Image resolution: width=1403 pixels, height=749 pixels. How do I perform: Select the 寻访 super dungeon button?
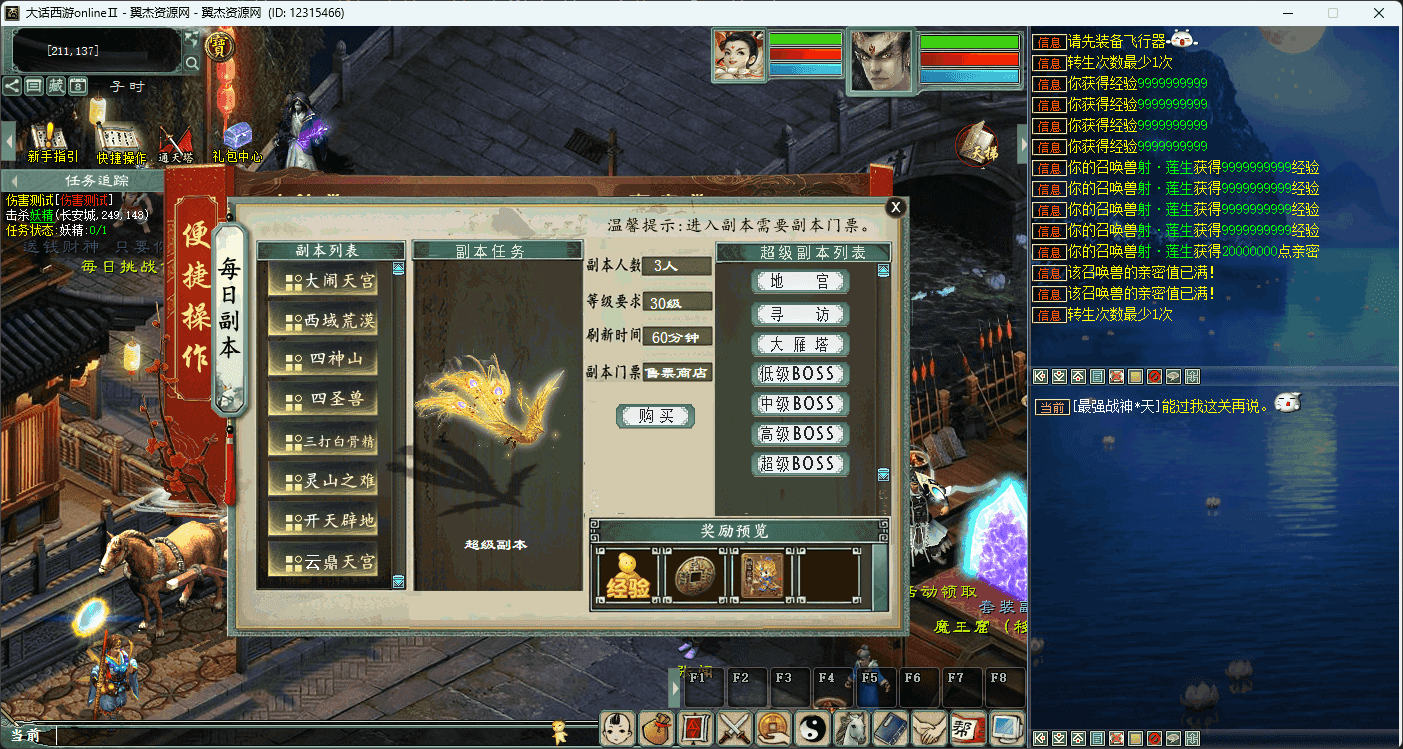800,314
